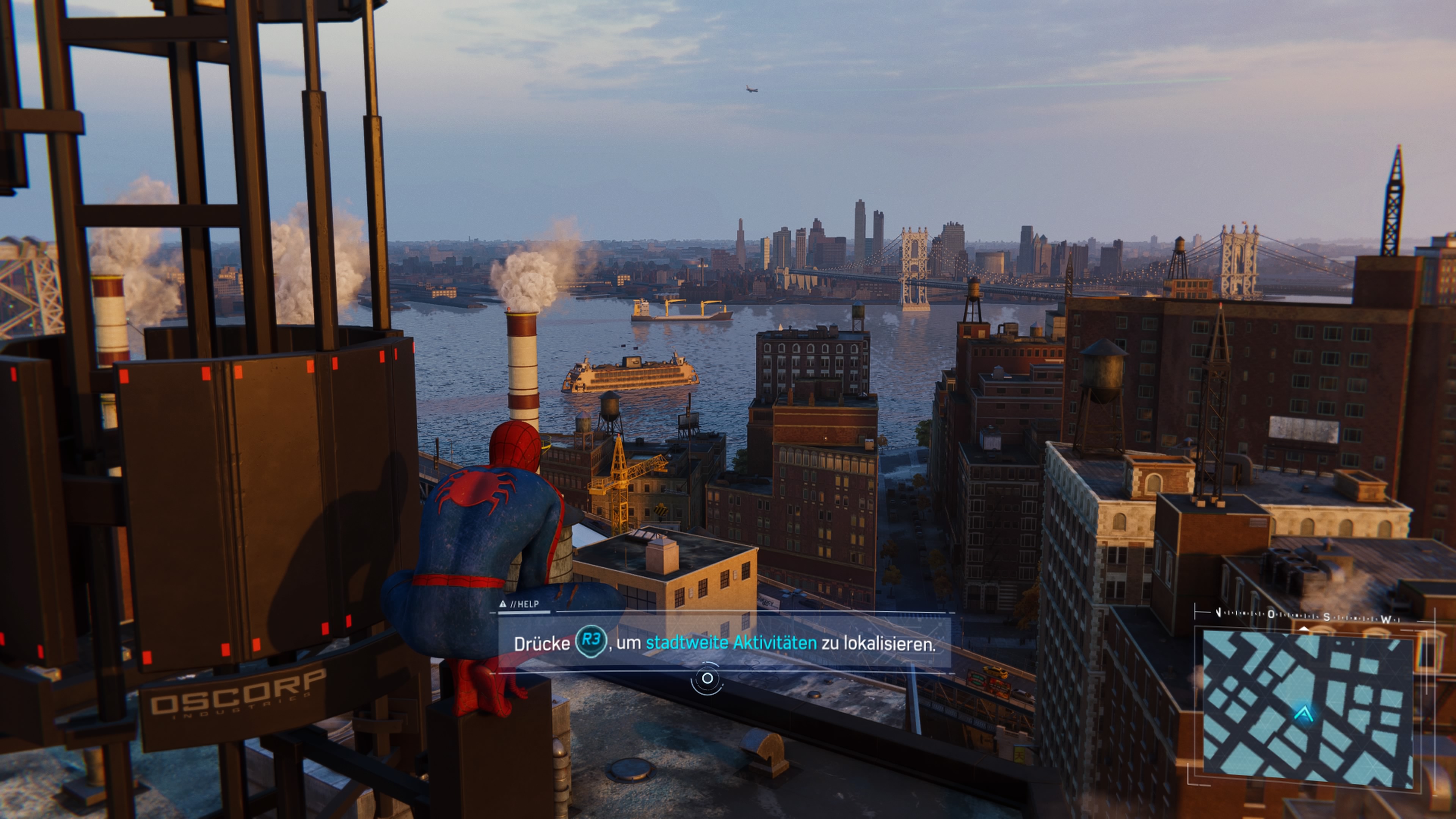
Task: Click the S marker on the compass bar
Action: coord(1328,618)
